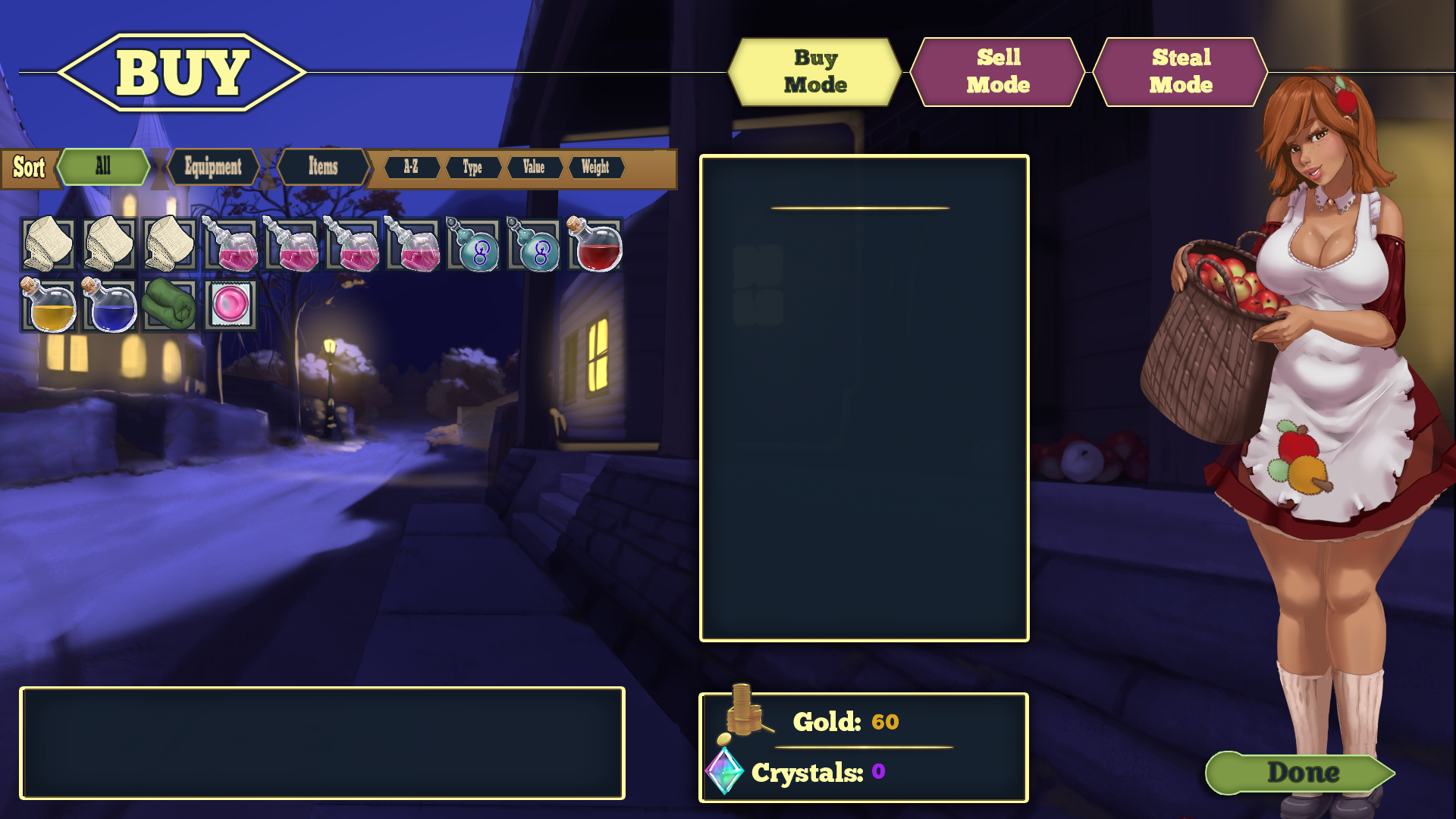Switch to Buy Mode
1456x819 pixels.
[814, 72]
